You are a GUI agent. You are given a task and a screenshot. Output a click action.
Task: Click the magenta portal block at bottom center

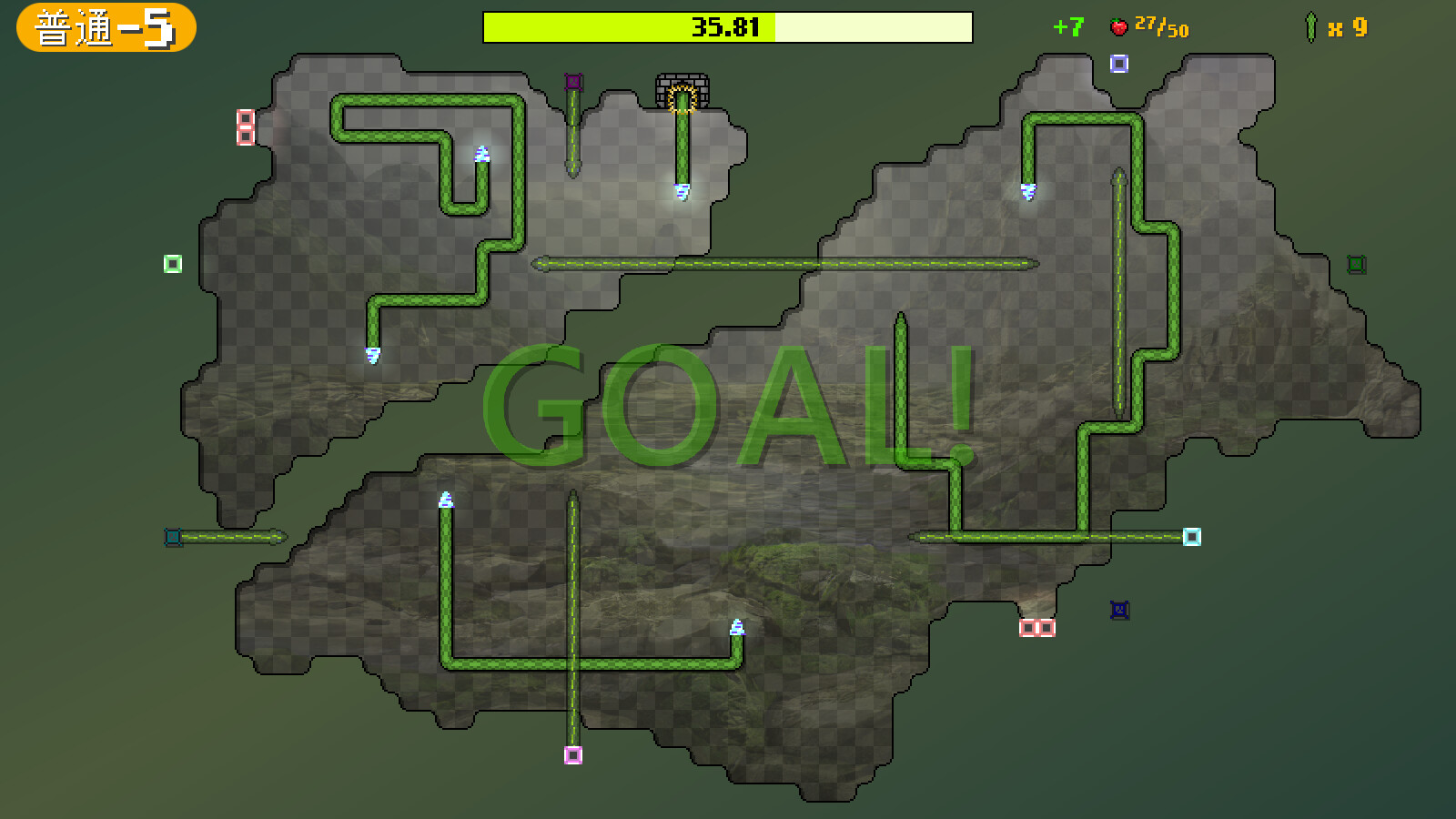point(572,753)
